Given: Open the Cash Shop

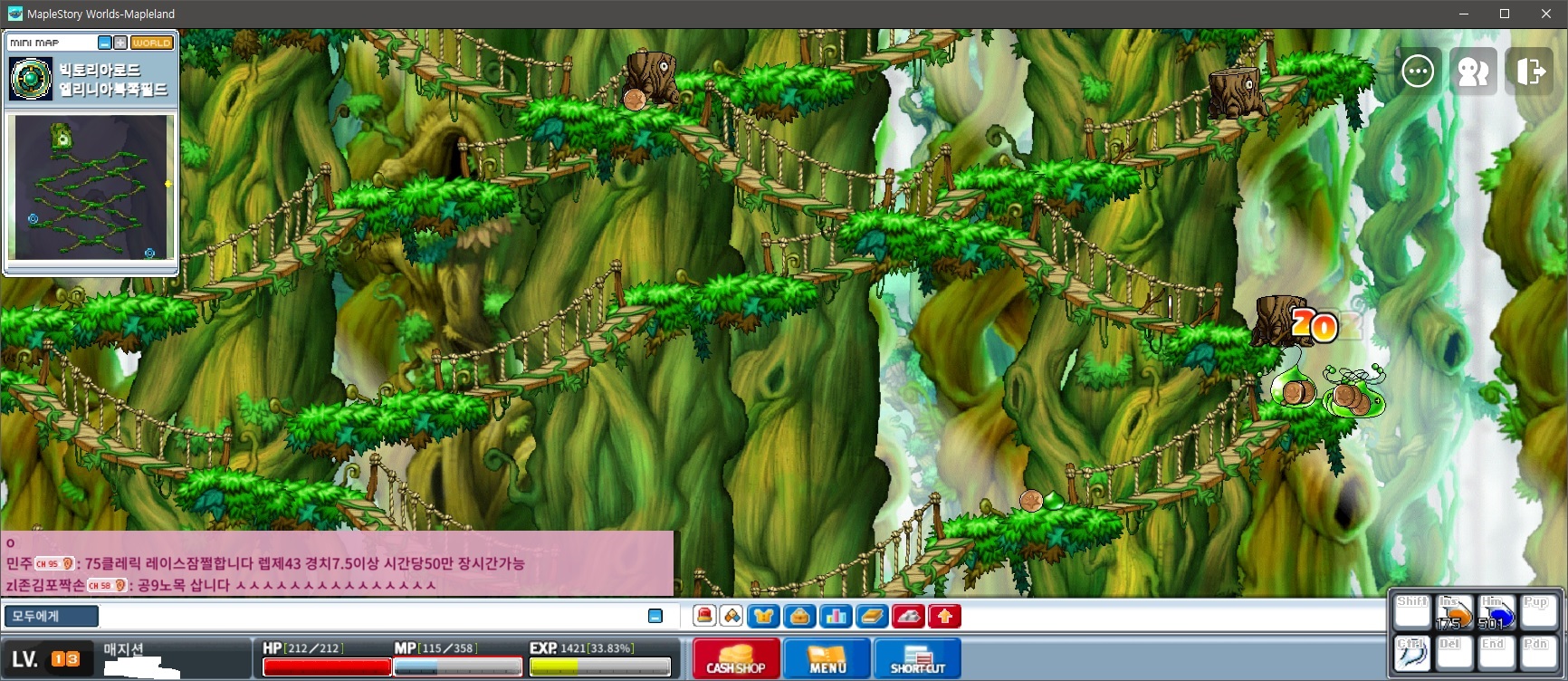Looking at the screenshot, I should pos(735,658).
